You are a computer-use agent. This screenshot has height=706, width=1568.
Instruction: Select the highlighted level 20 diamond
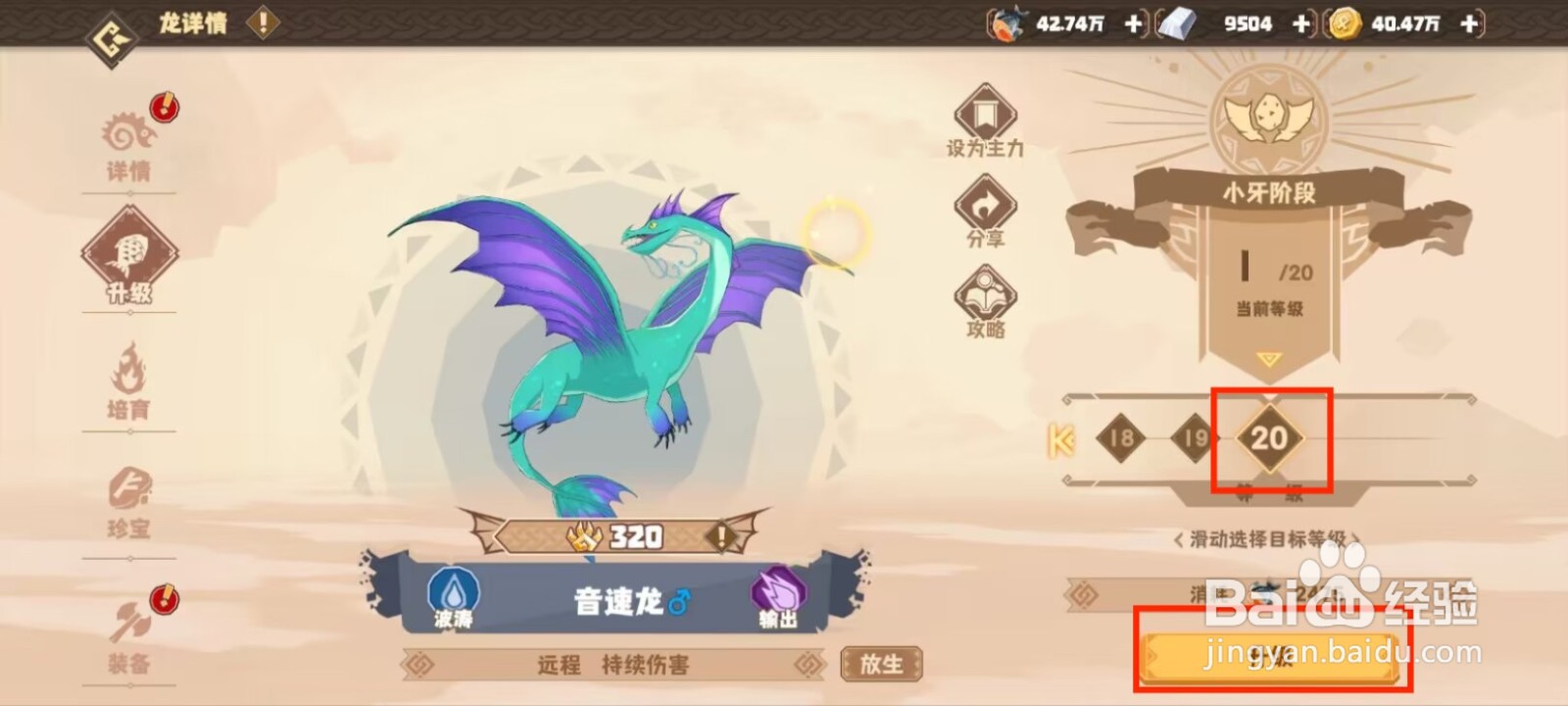point(1272,440)
